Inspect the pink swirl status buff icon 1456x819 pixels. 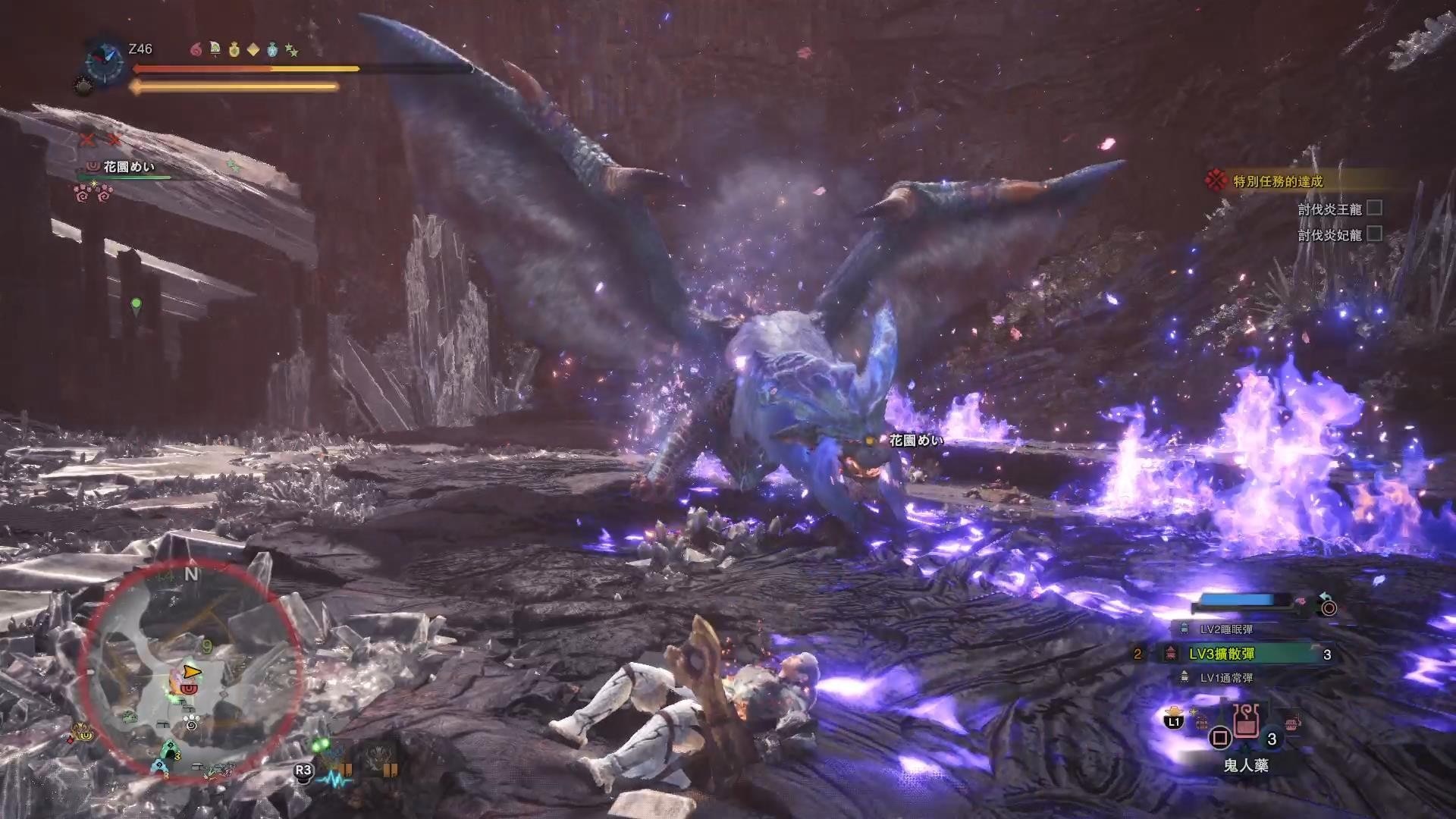tap(196, 49)
